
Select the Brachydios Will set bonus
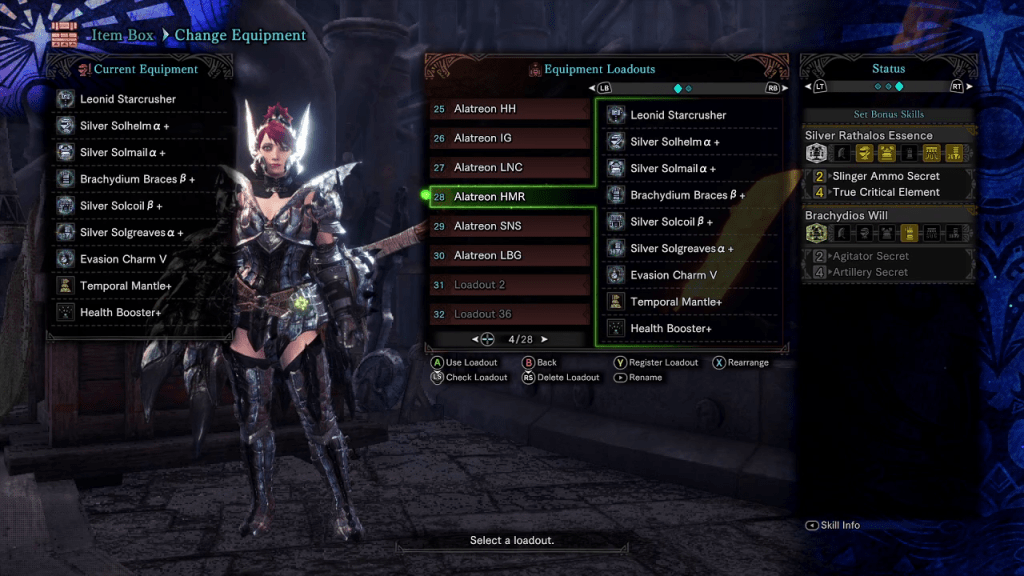tap(847, 215)
